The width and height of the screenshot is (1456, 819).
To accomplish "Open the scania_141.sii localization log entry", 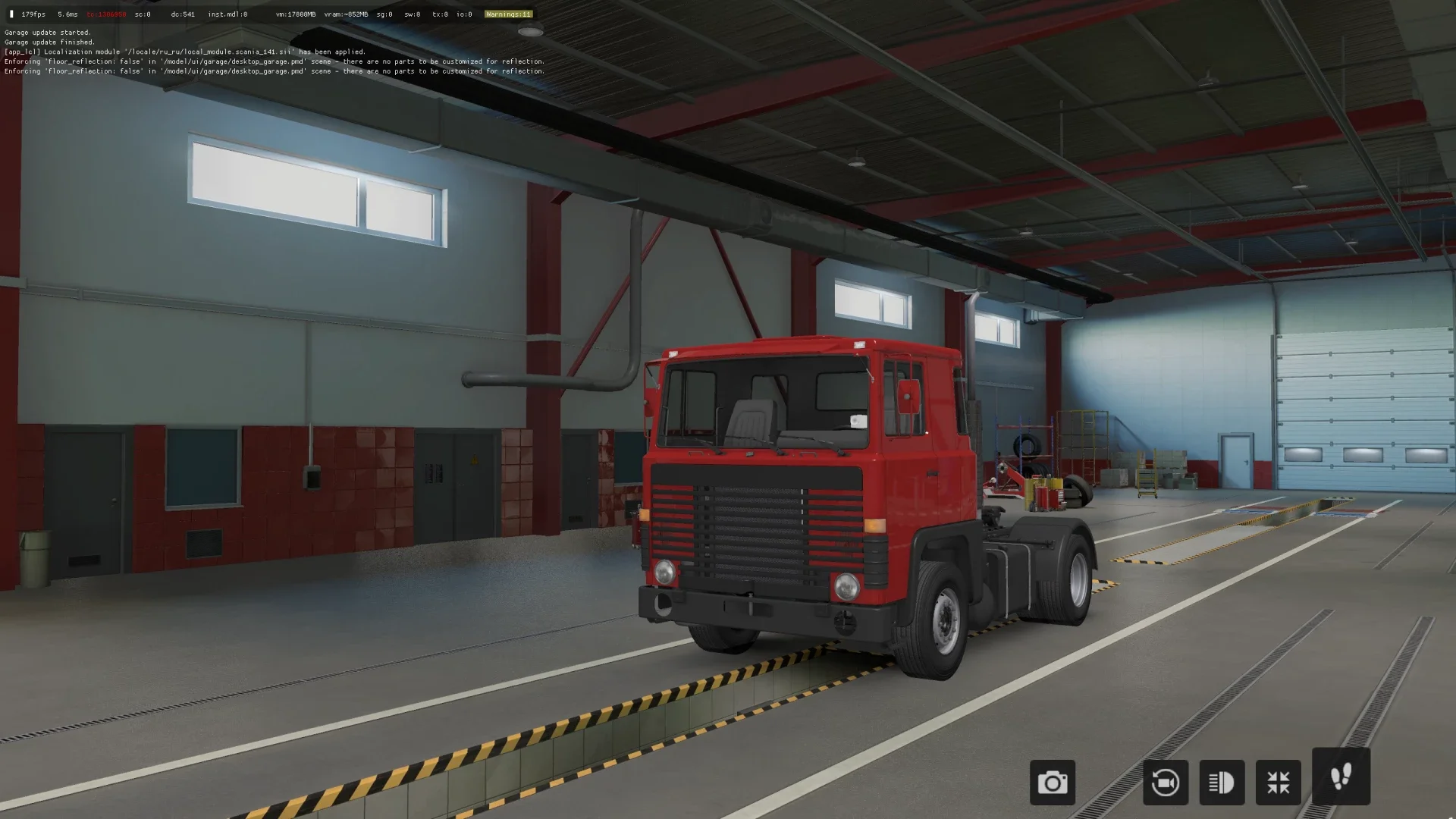I will (x=186, y=52).
